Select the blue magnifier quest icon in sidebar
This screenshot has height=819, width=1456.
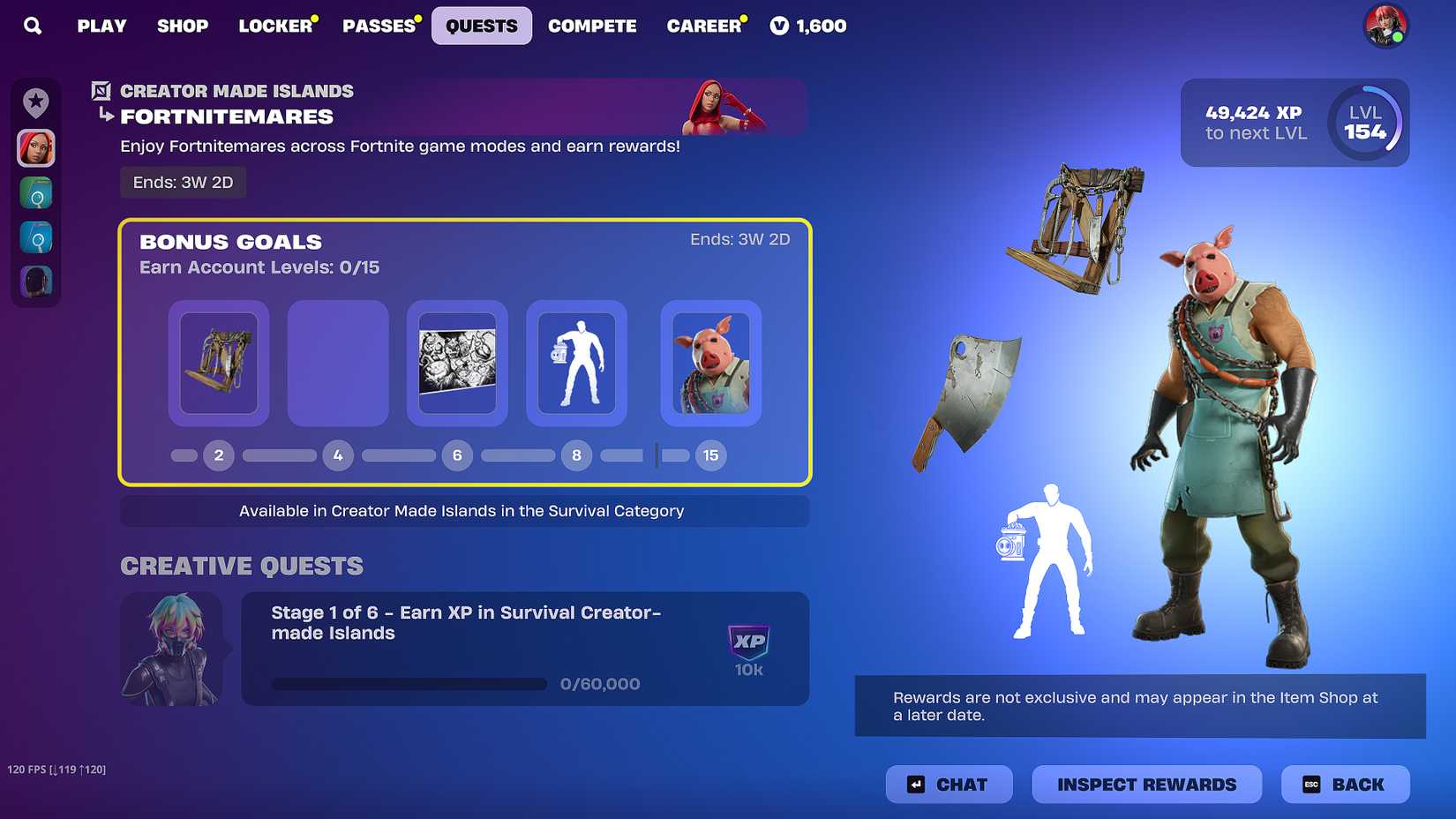click(x=34, y=237)
